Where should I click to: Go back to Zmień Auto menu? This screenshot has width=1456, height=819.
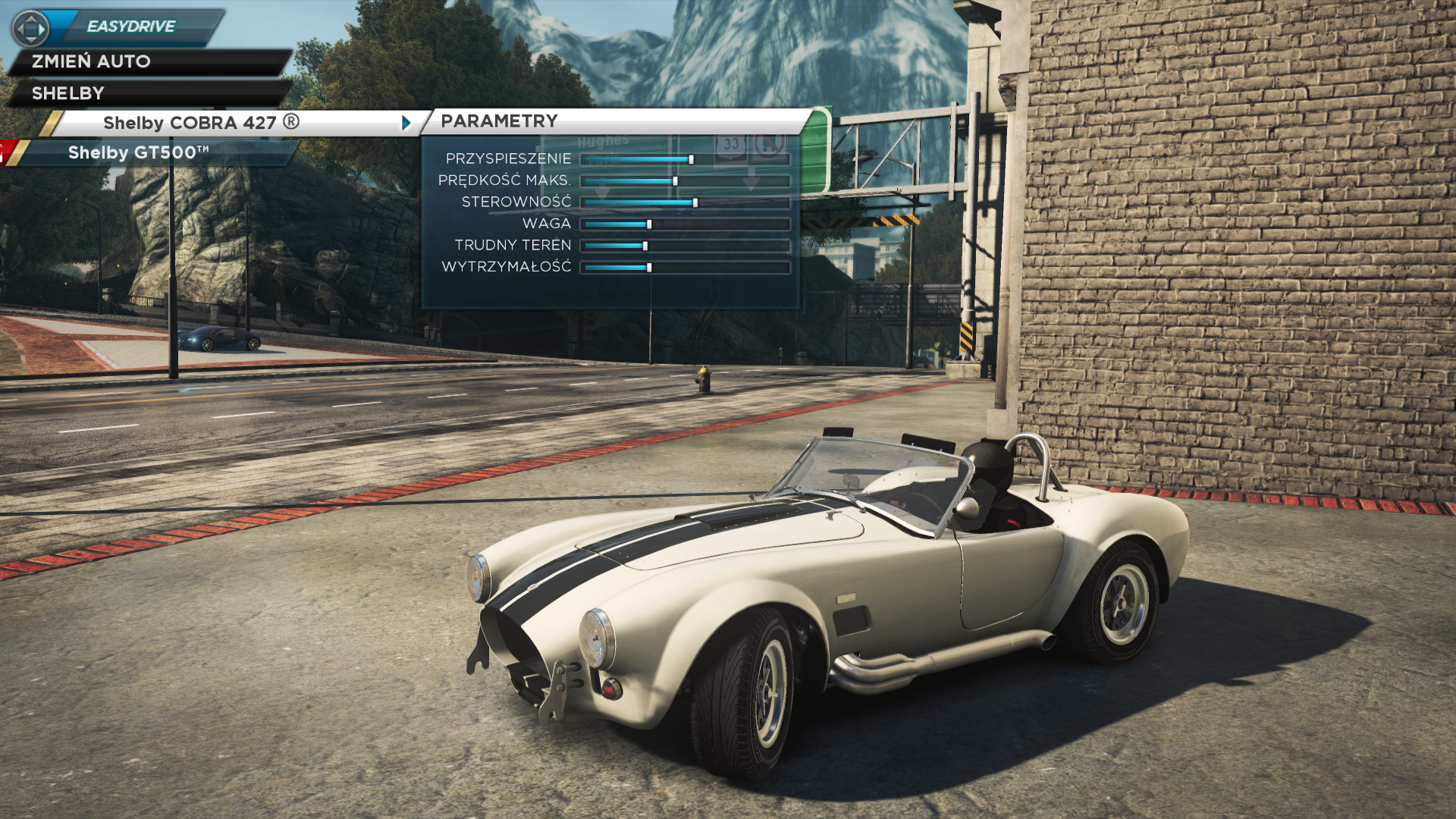tap(91, 61)
